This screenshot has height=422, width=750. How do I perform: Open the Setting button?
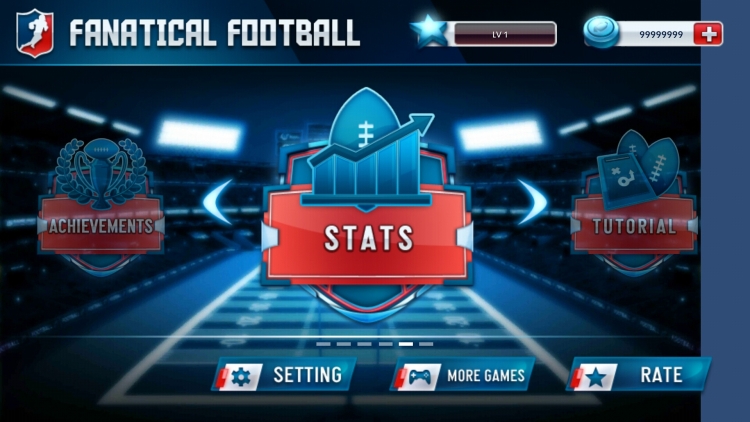pyautogui.click(x=283, y=375)
